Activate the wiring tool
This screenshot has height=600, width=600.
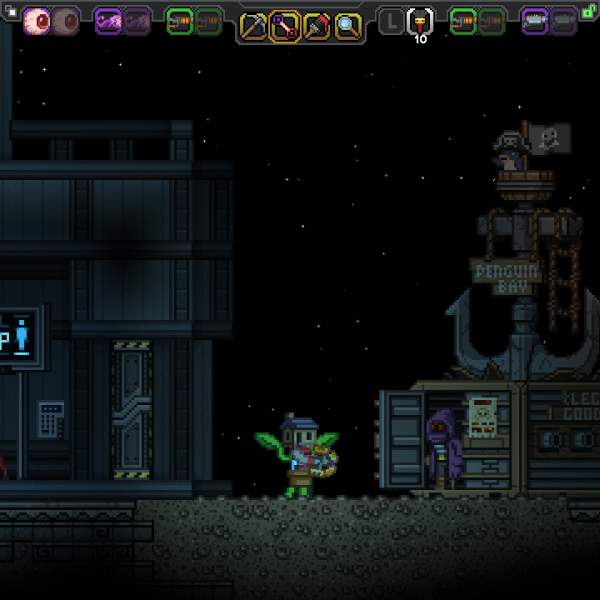[285, 26]
